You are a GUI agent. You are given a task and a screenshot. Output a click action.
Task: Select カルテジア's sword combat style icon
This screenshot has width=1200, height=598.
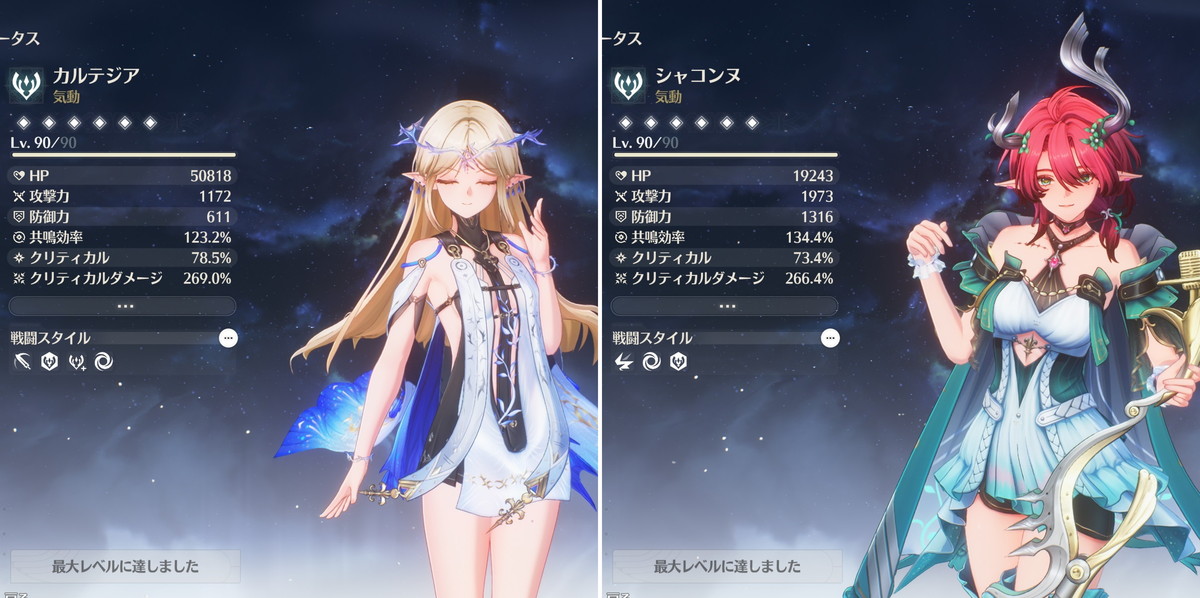(x=22, y=361)
